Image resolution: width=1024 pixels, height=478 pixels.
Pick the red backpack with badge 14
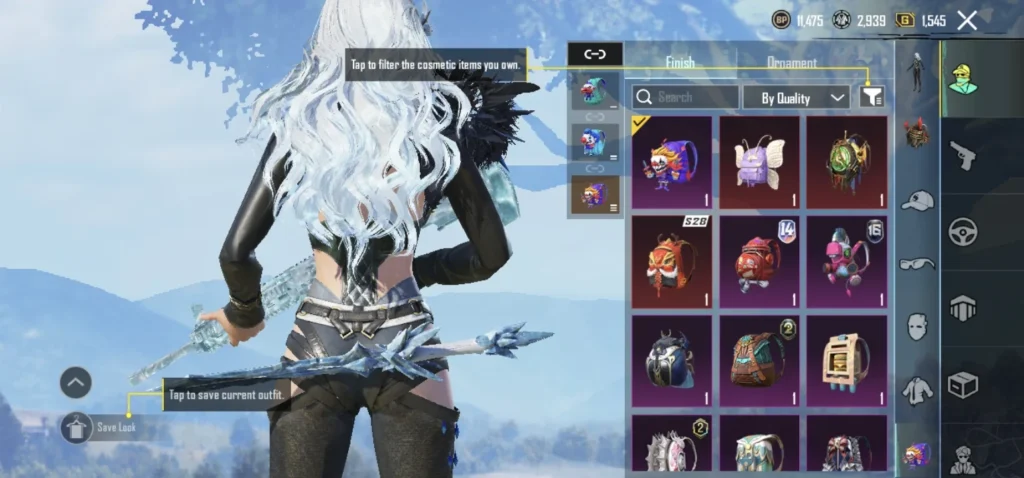pyautogui.click(x=759, y=261)
